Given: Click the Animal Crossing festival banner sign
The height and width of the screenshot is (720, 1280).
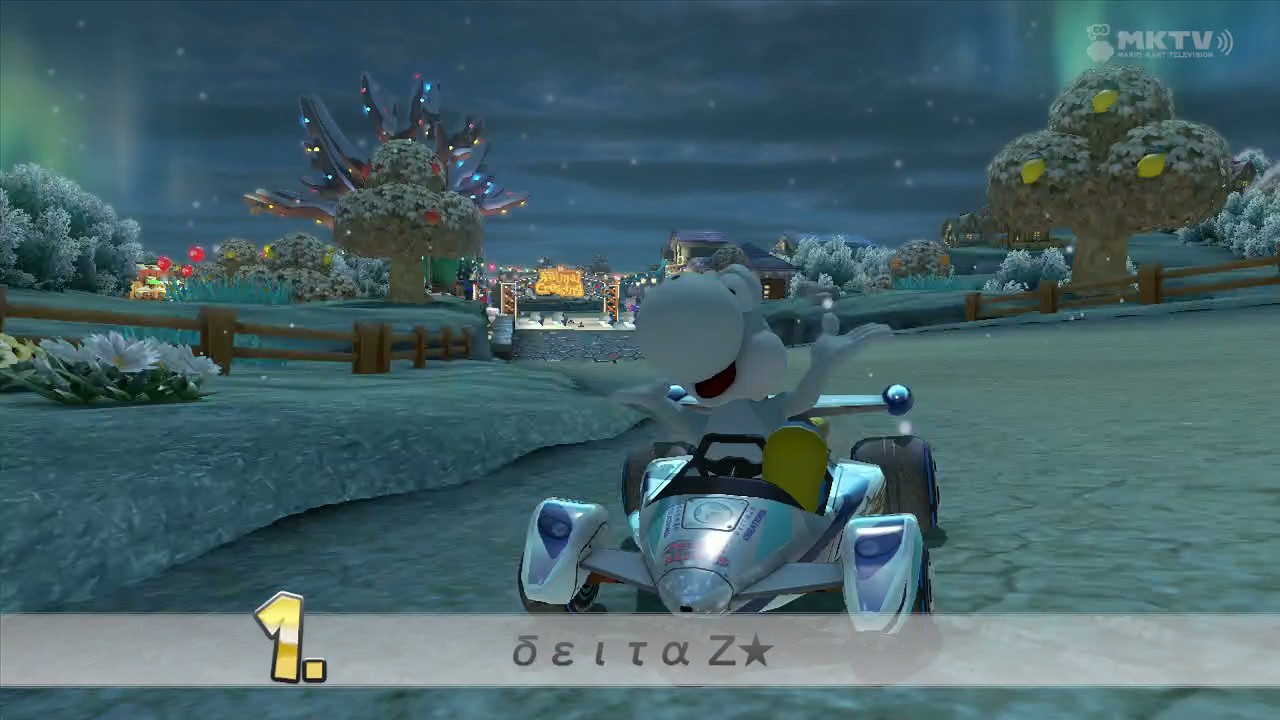Looking at the screenshot, I should click(x=560, y=282).
